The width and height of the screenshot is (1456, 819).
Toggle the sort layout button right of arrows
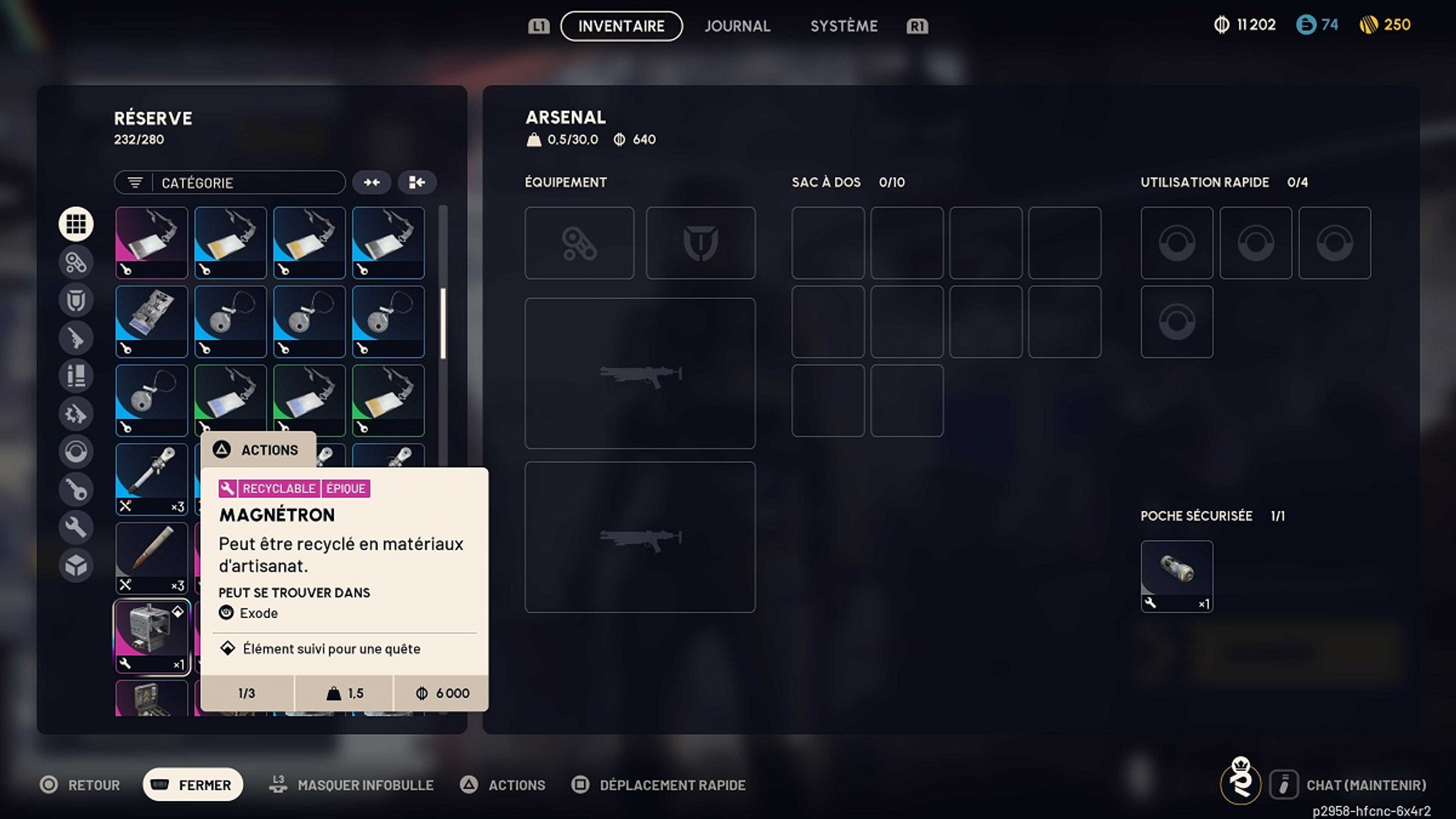click(417, 182)
